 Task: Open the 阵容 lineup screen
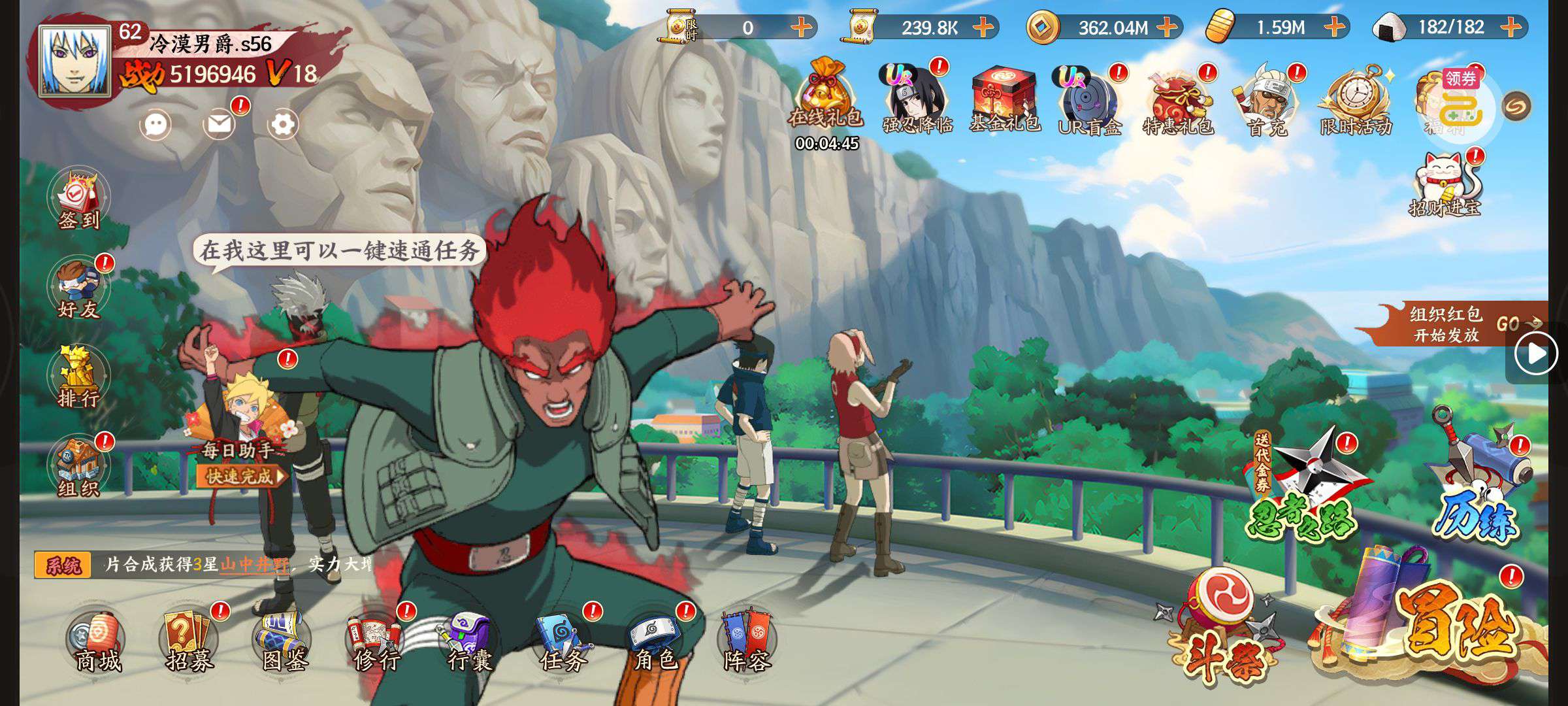tap(747, 641)
